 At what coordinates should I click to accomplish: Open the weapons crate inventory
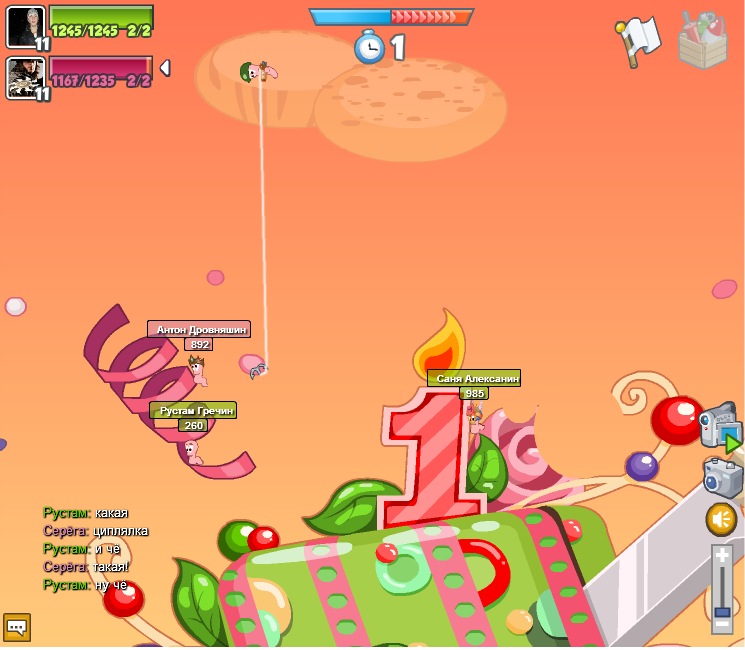pyautogui.click(x=702, y=41)
